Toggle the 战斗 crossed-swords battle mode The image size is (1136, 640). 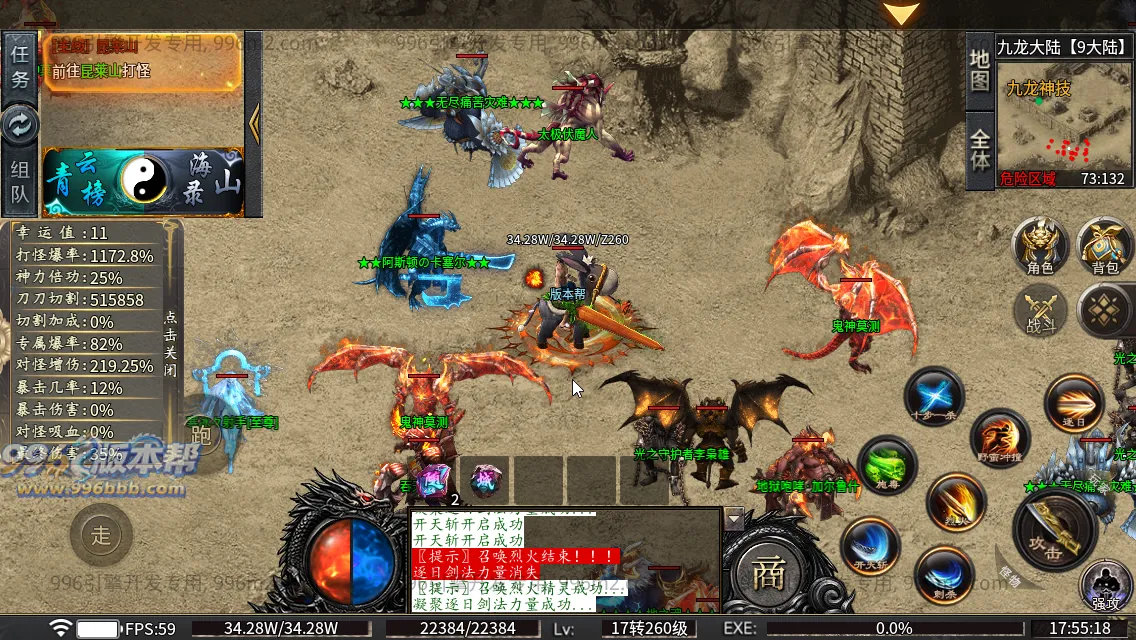1040,311
